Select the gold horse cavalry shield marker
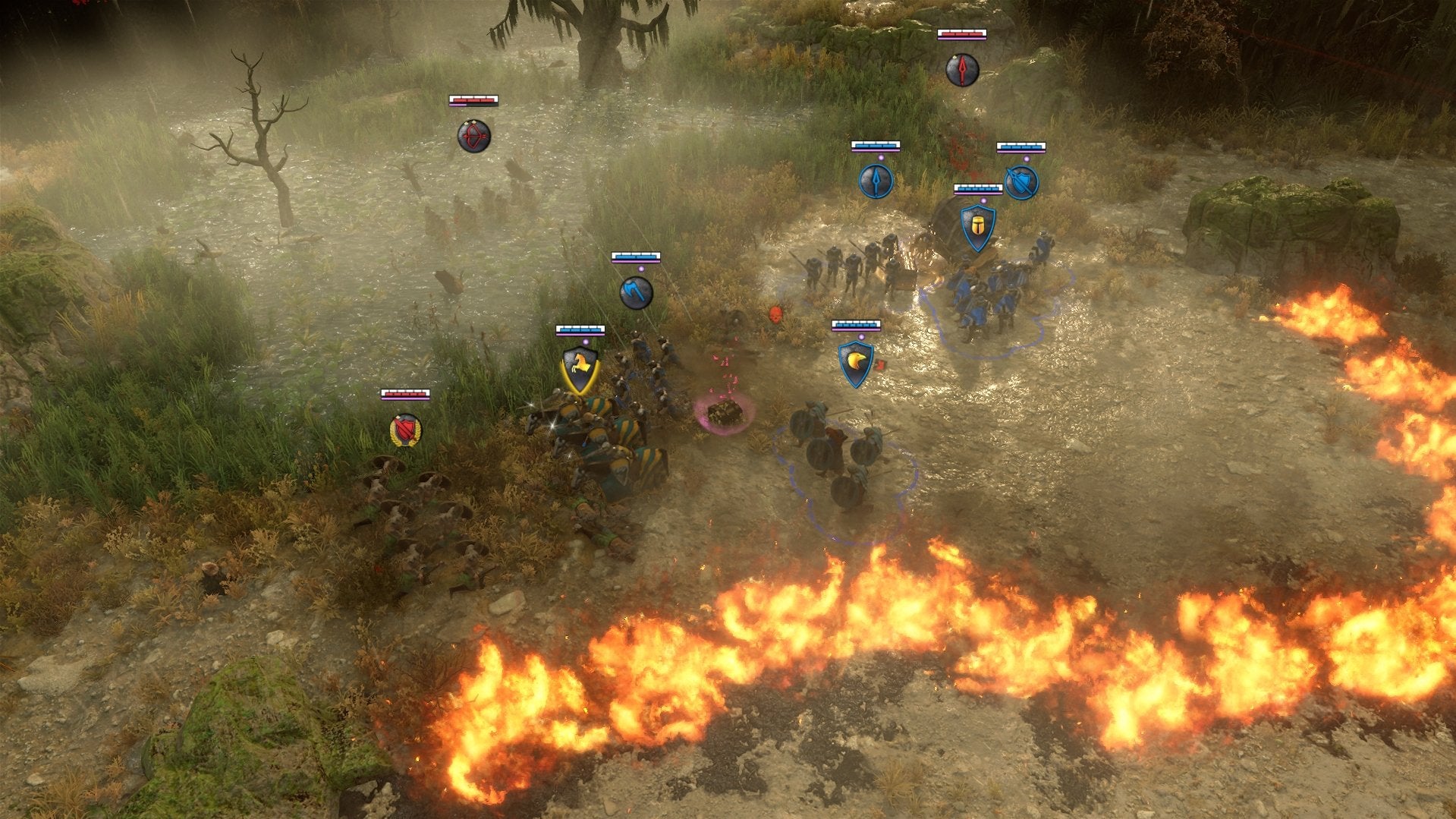This screenshot has height=819, width=1456. (580, 370)
